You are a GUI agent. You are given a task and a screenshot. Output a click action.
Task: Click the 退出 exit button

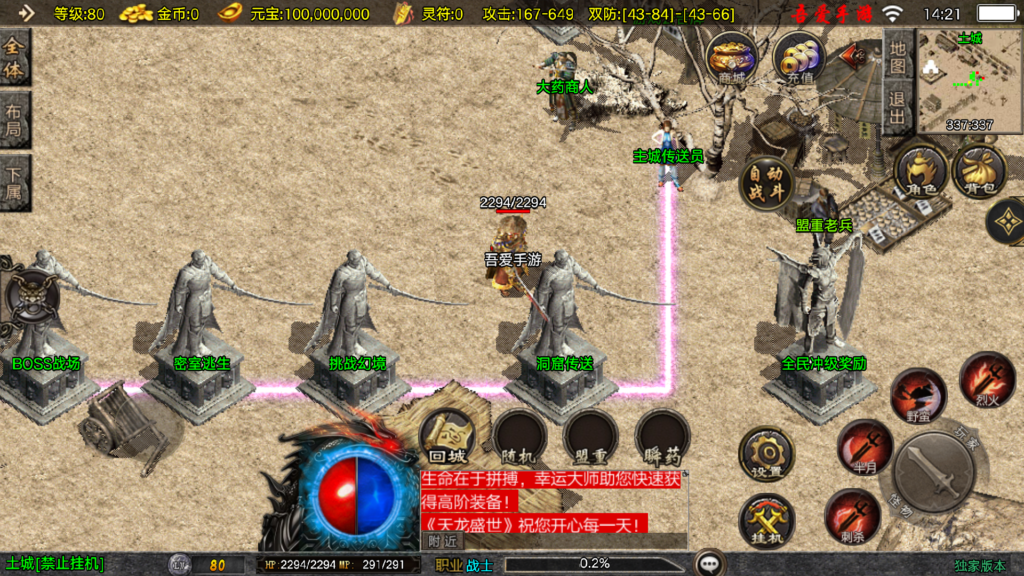(897, 107)
